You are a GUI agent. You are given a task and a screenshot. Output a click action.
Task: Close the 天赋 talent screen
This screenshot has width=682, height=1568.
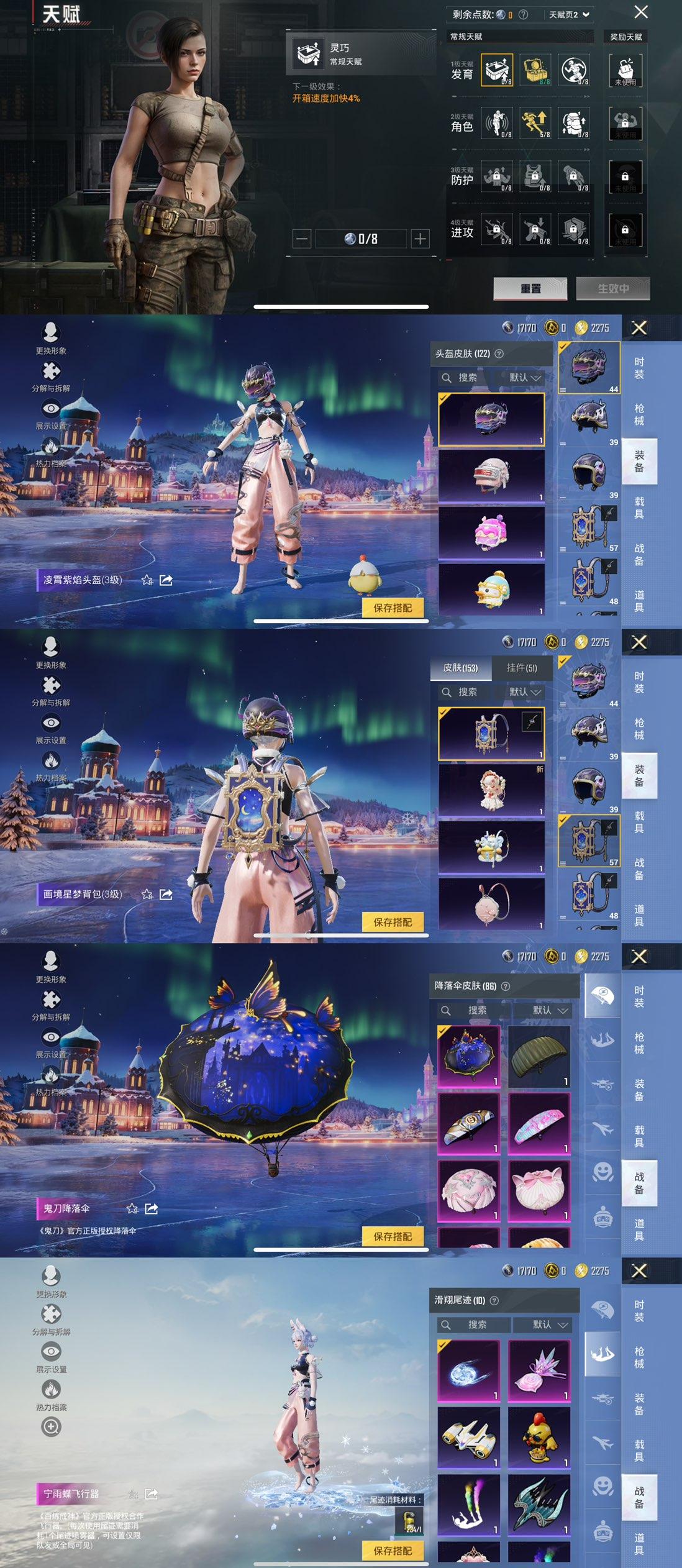pos(641,12)
